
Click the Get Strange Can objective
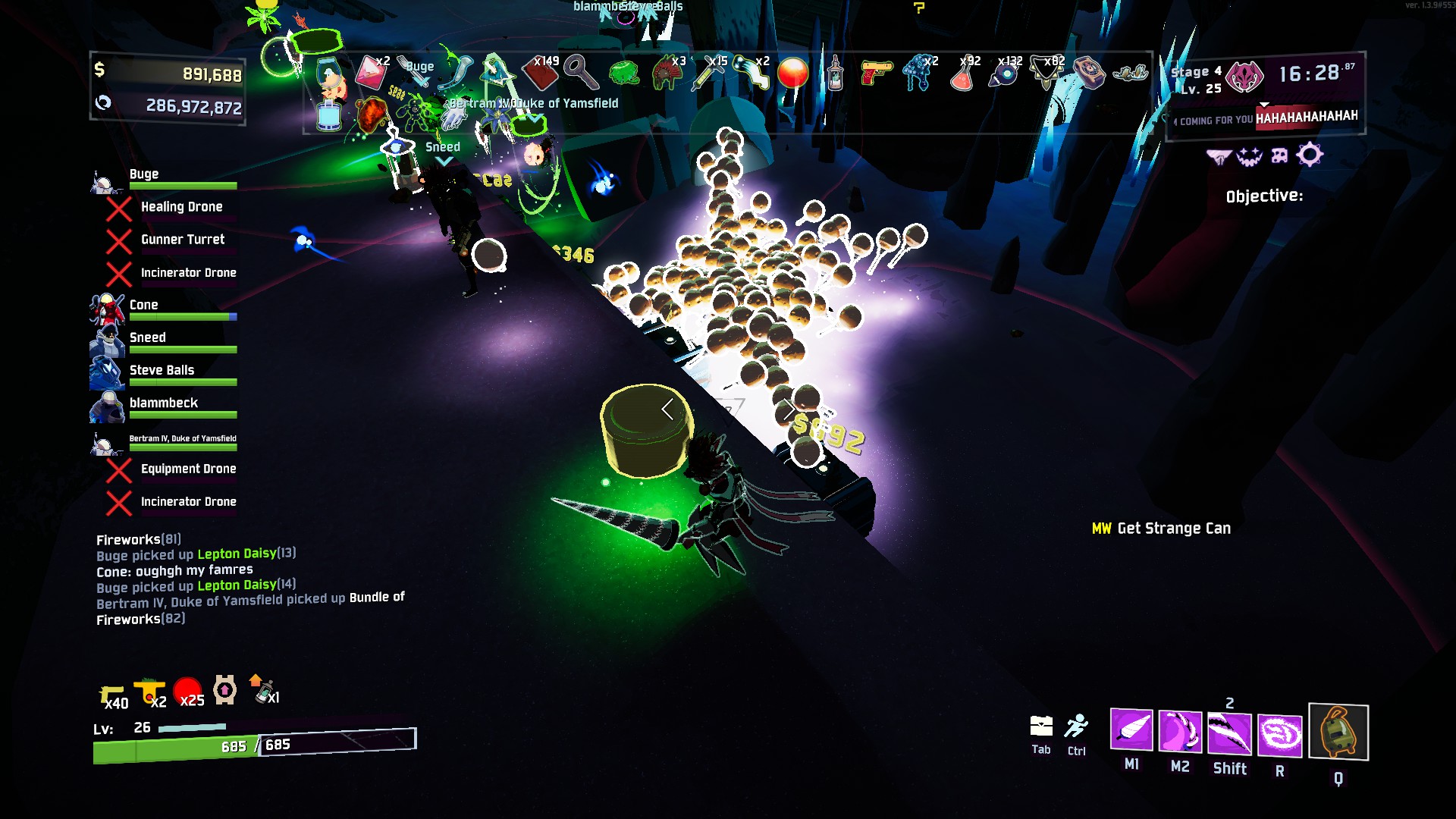(1173, 529)
